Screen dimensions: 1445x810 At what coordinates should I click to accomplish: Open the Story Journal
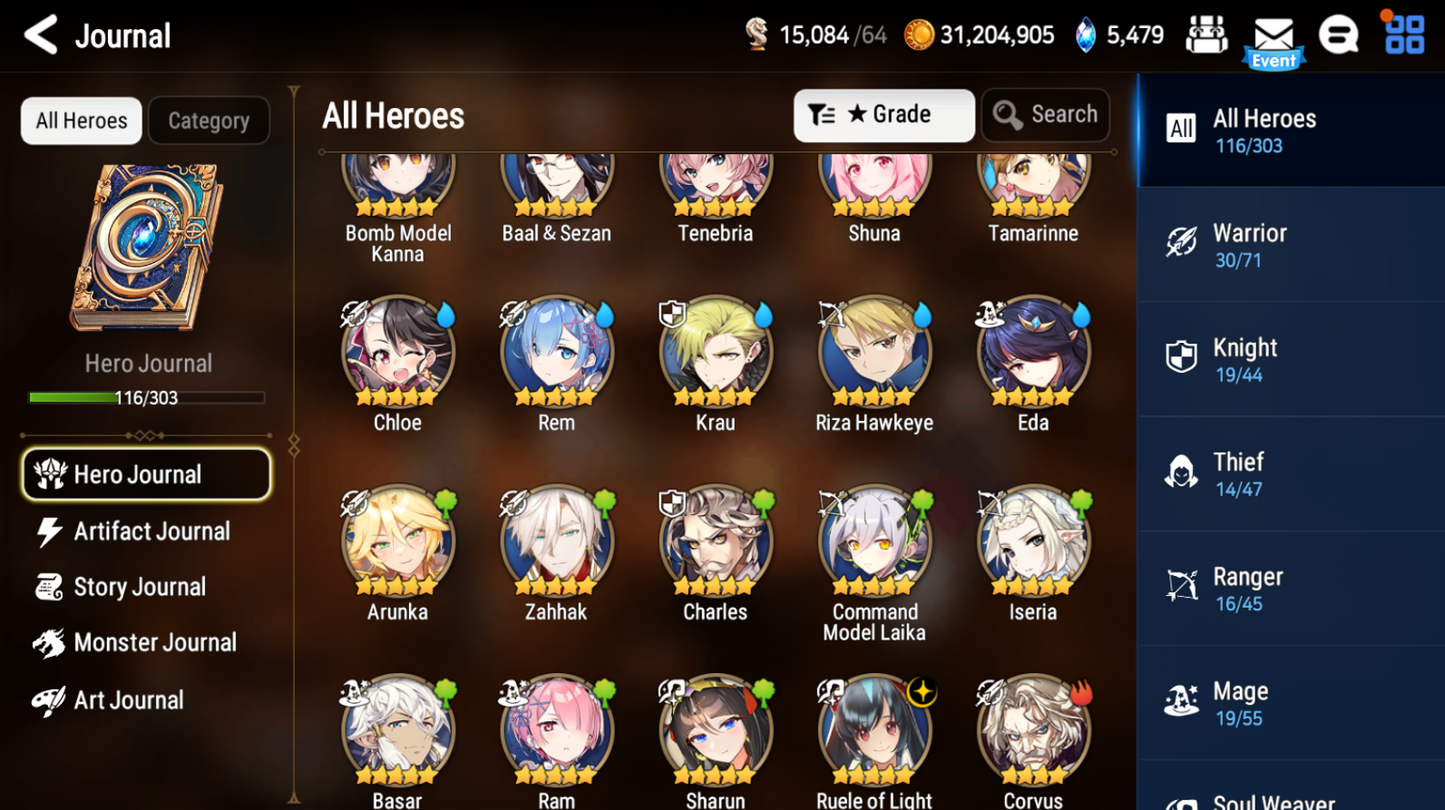click(141, 587)
